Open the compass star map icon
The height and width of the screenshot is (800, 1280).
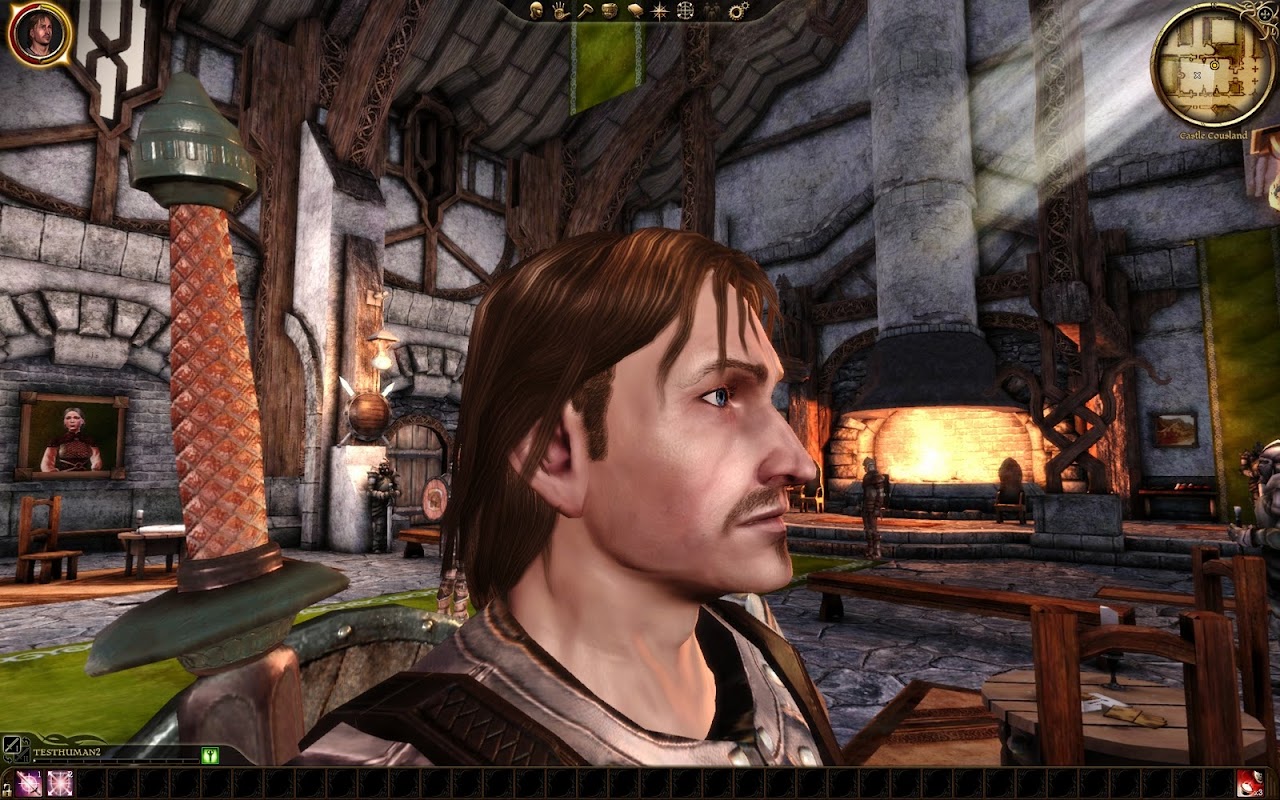pyautogui.click(x=660, y=11)
